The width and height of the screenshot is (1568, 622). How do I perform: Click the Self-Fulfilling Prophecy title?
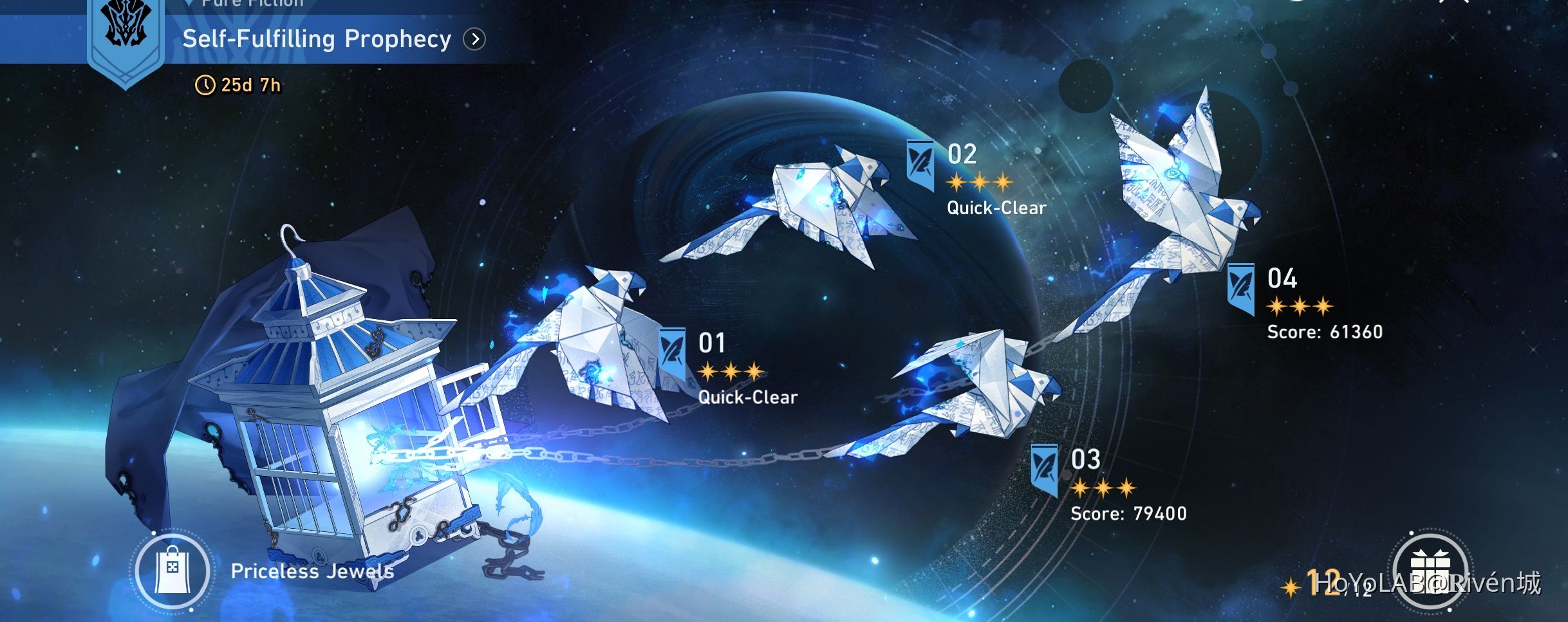(317, 39)
